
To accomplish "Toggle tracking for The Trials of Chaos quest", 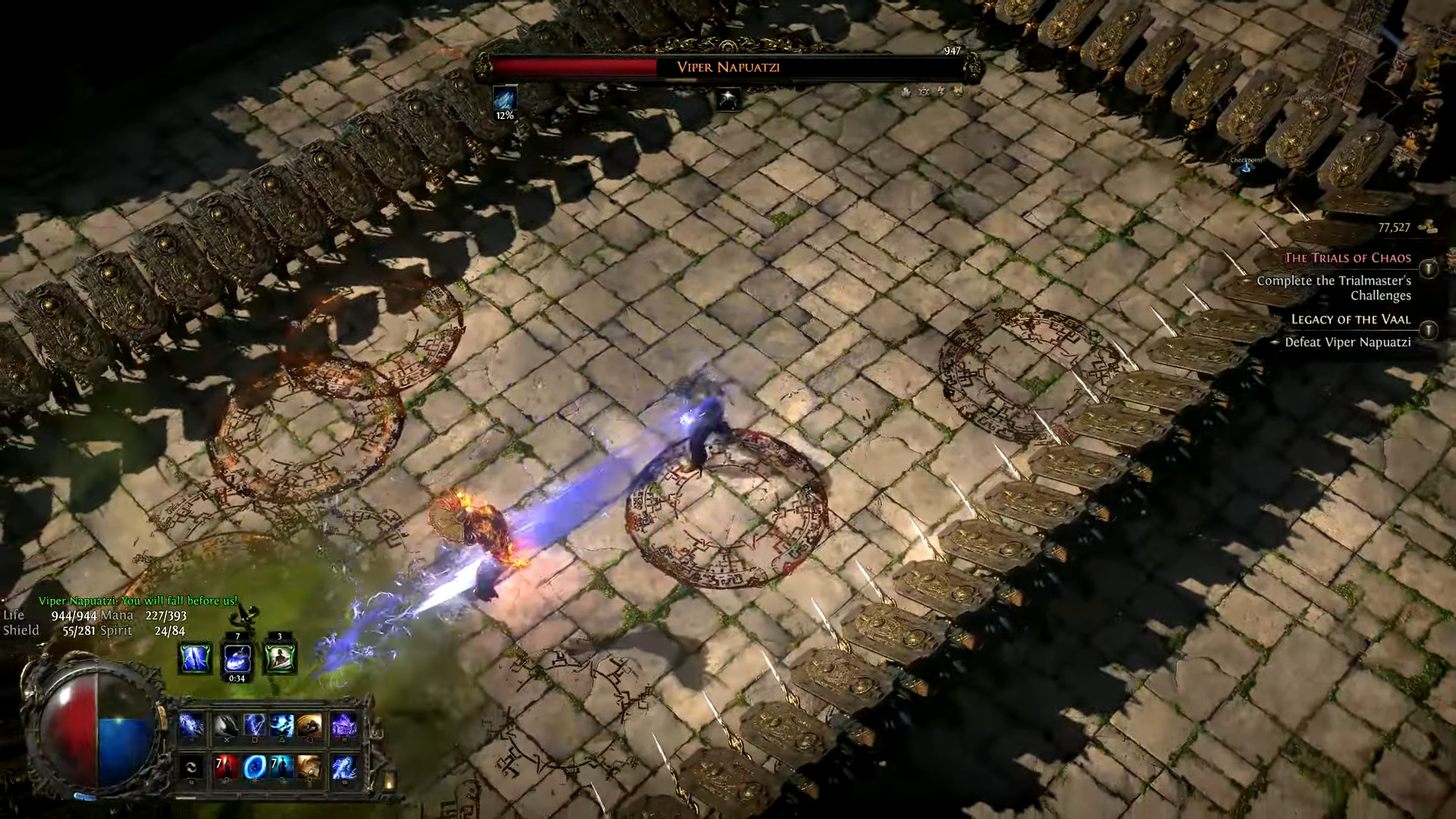I will click(1428, 267).
